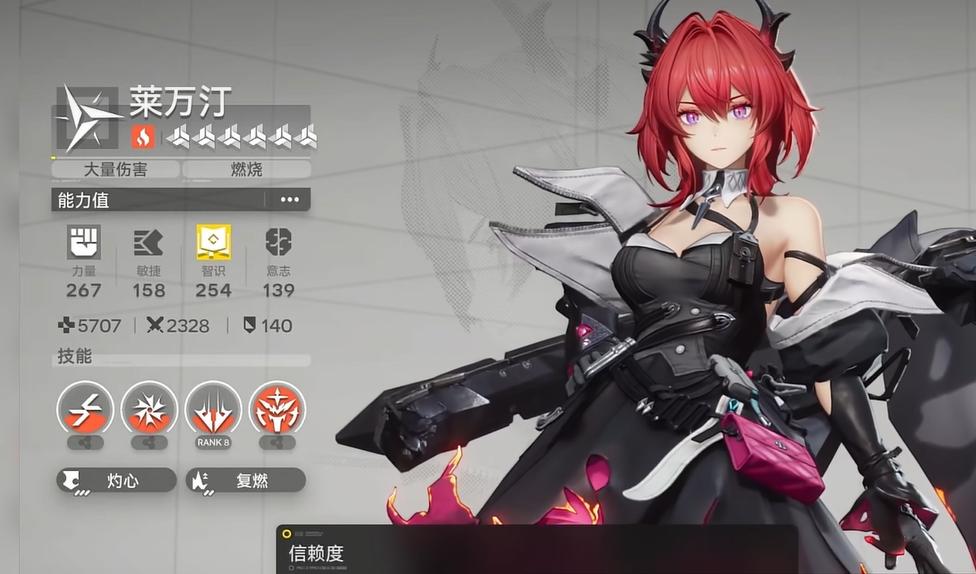
Task: Click the starburst skill icon
Action: point(149,409)
